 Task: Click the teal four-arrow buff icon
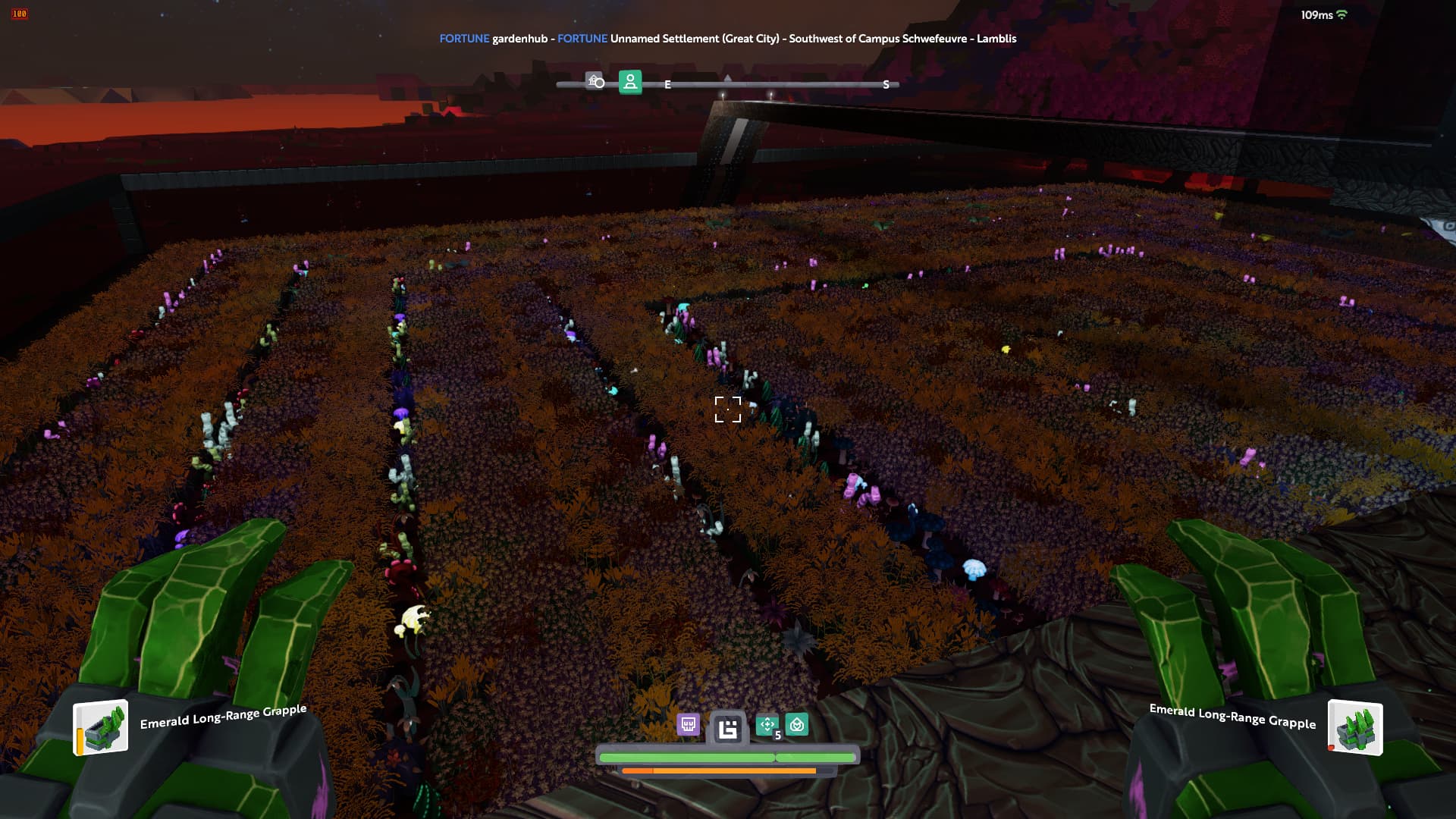[767, 726]
